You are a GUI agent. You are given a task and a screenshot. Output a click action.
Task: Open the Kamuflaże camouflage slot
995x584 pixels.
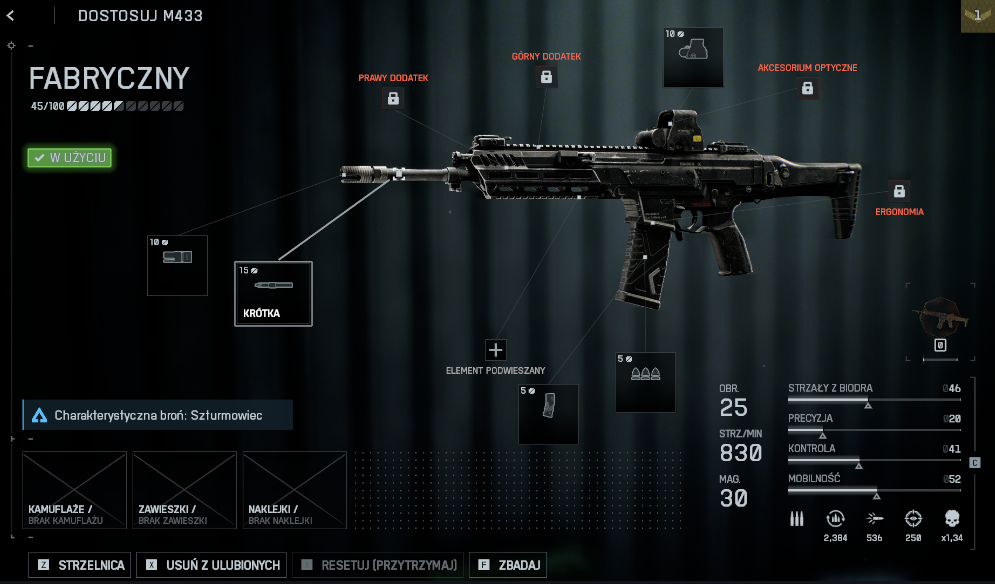[x=75, y=490]
